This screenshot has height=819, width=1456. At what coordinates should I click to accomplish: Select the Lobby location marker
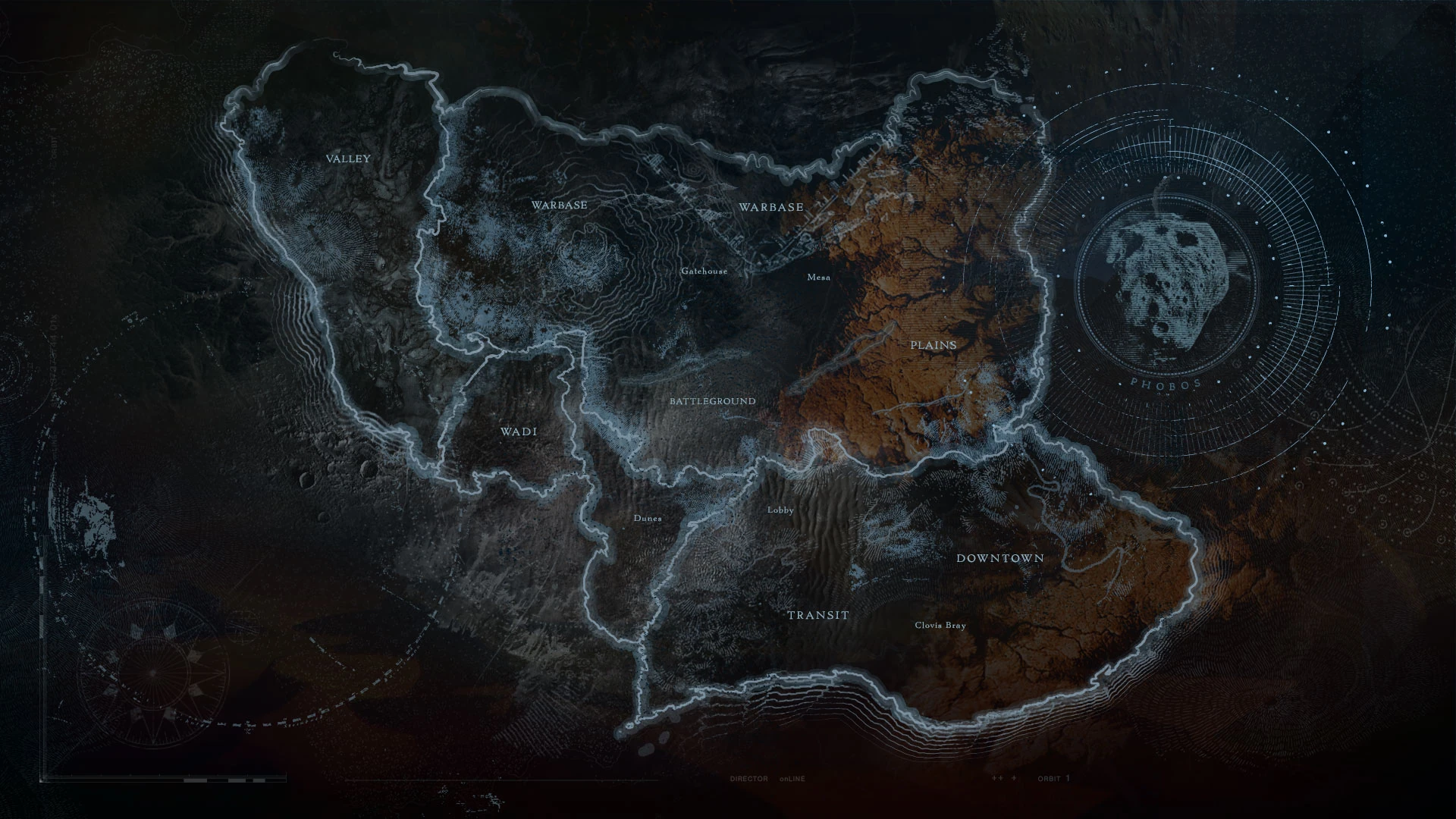click(x=780, y=510)
